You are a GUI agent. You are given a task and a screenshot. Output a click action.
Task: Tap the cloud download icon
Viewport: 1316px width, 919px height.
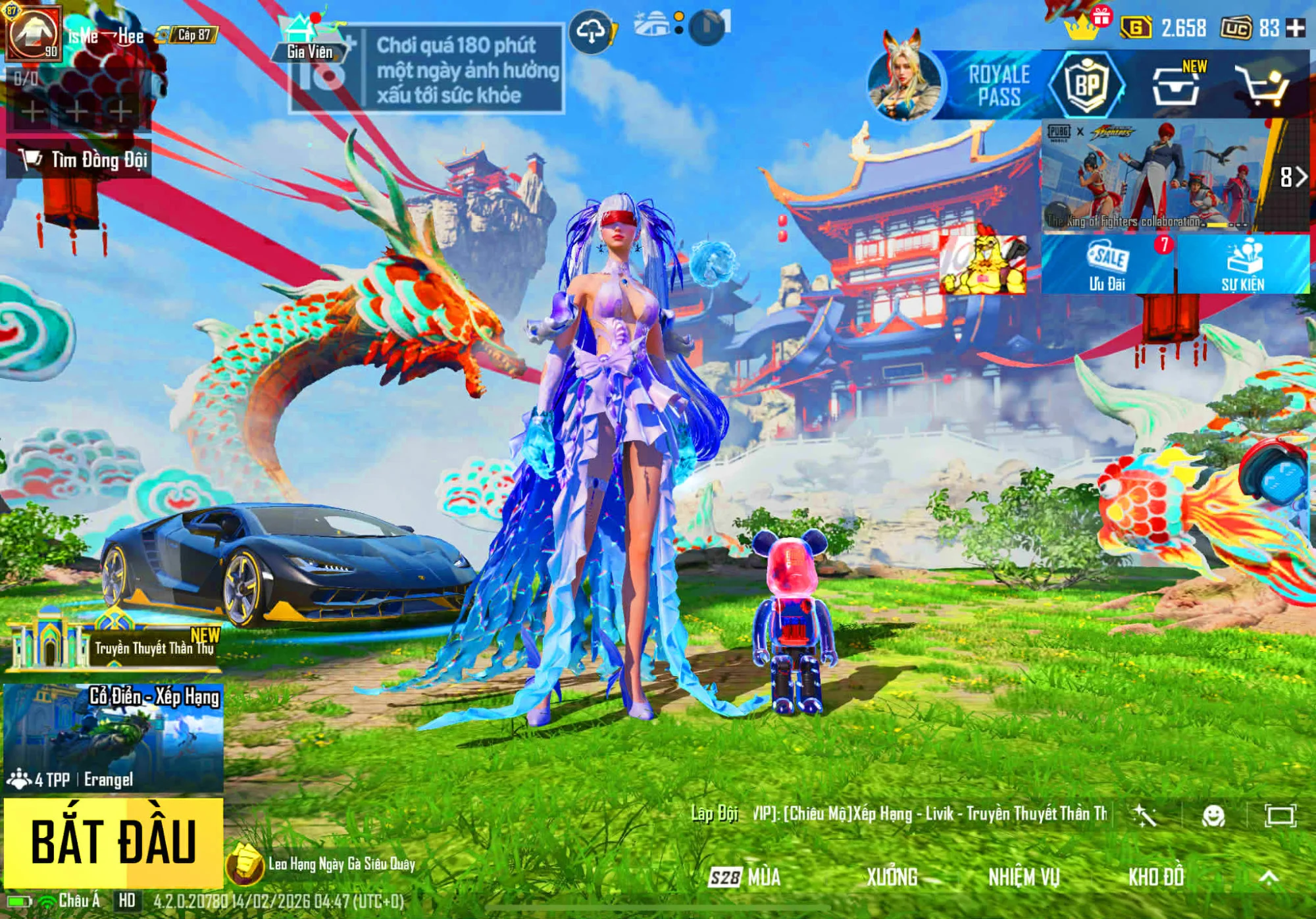click(x=591, y=31)
